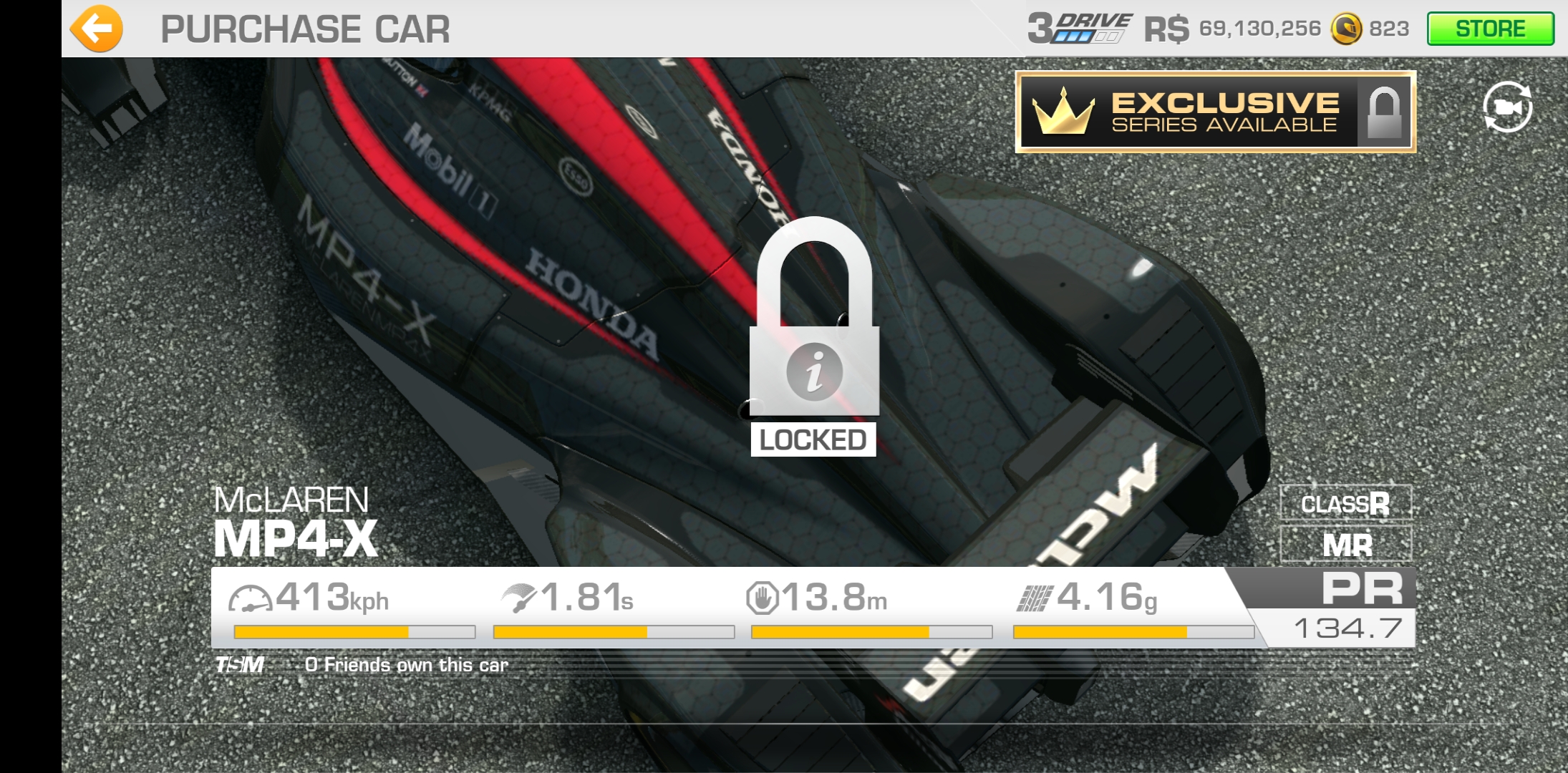Select the R$ cash balance
Viewport: 1568px width, 773px height.
coord(1232,29)
